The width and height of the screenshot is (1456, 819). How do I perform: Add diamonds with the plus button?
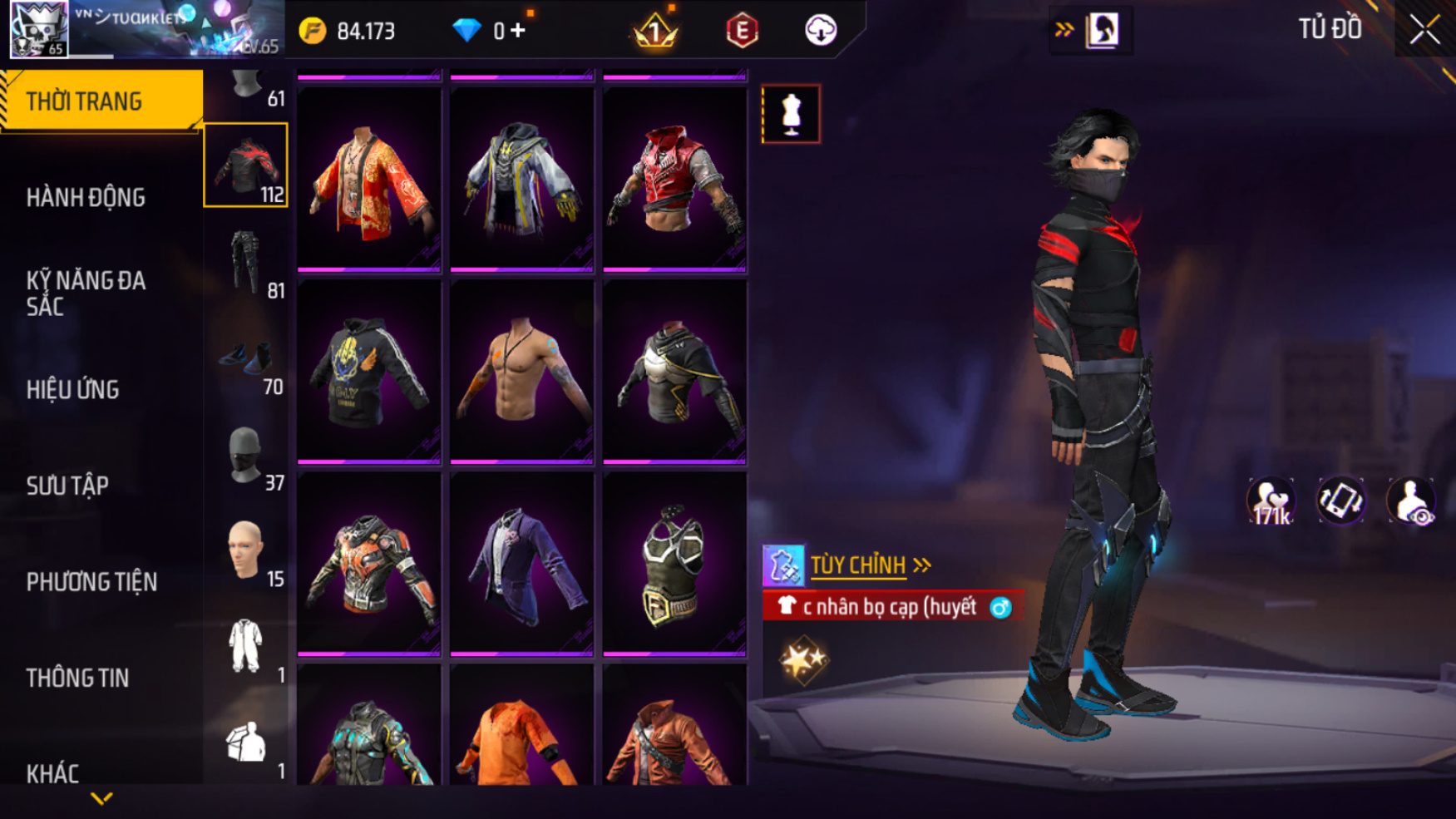[518, 31]
